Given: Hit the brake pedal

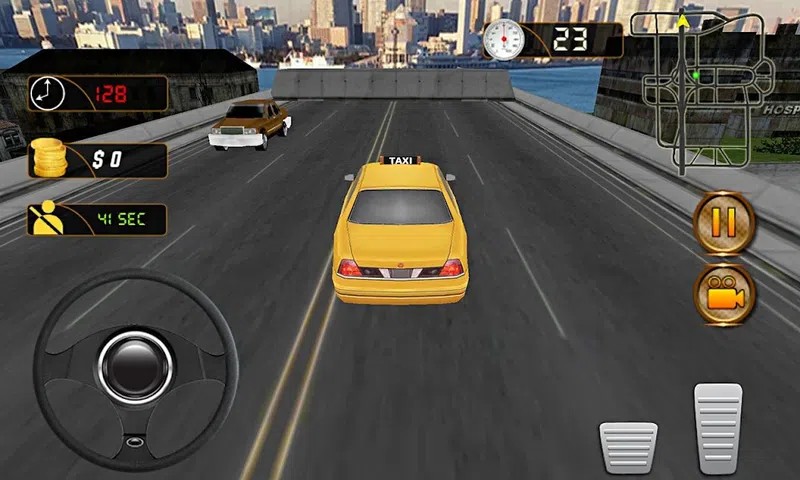Looking at the screenshot, I should (628, 447).
